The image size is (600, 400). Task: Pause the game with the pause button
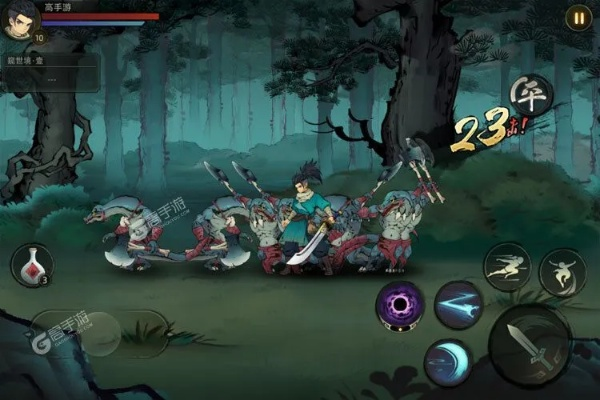tap(578, 17)
